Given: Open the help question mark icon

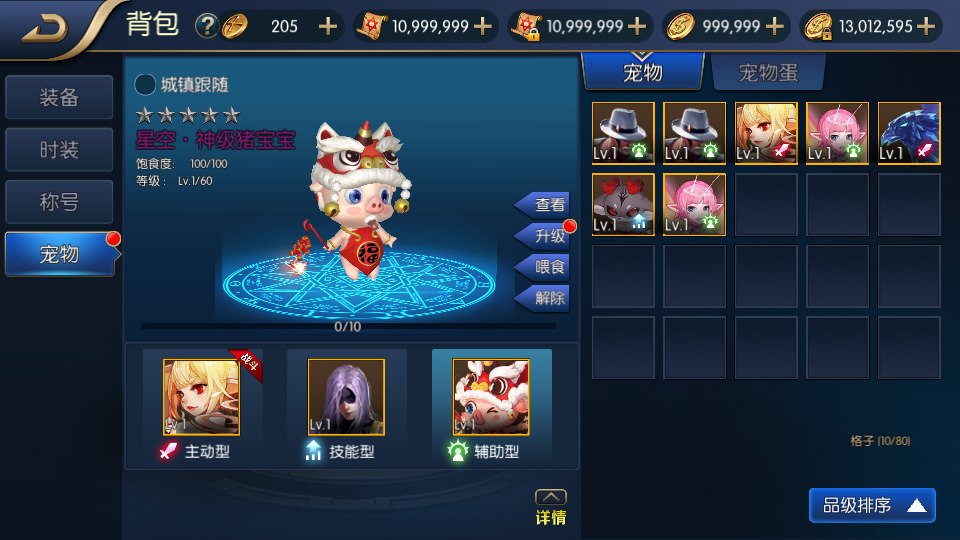Looking at the screenshot, I should 207,26.
